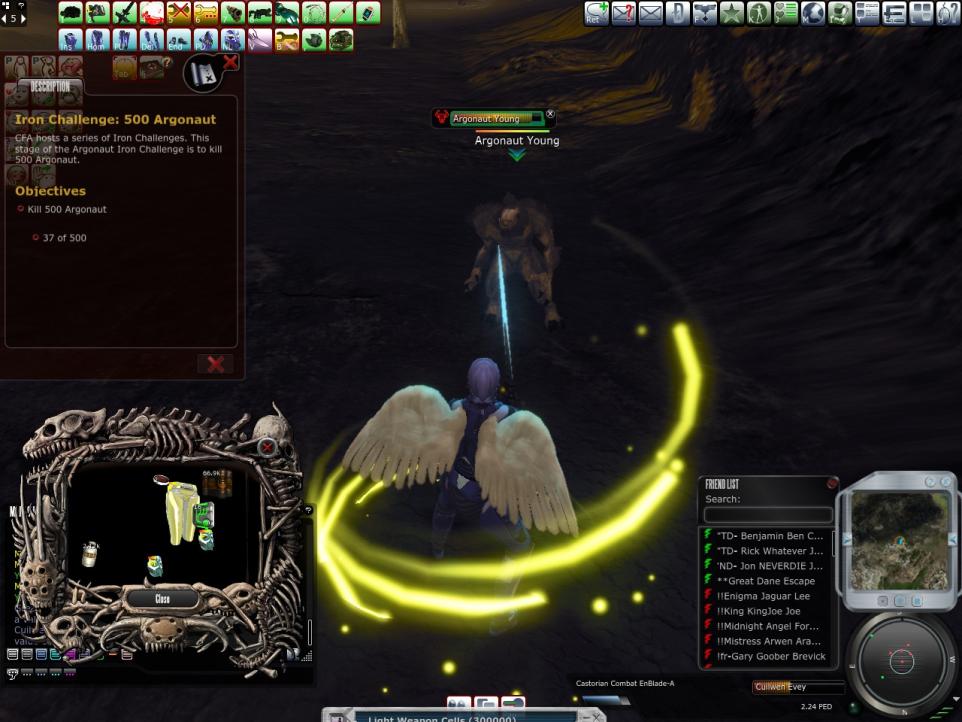Open the Description tab
962x722 pixels.
(x=50, y=87)
